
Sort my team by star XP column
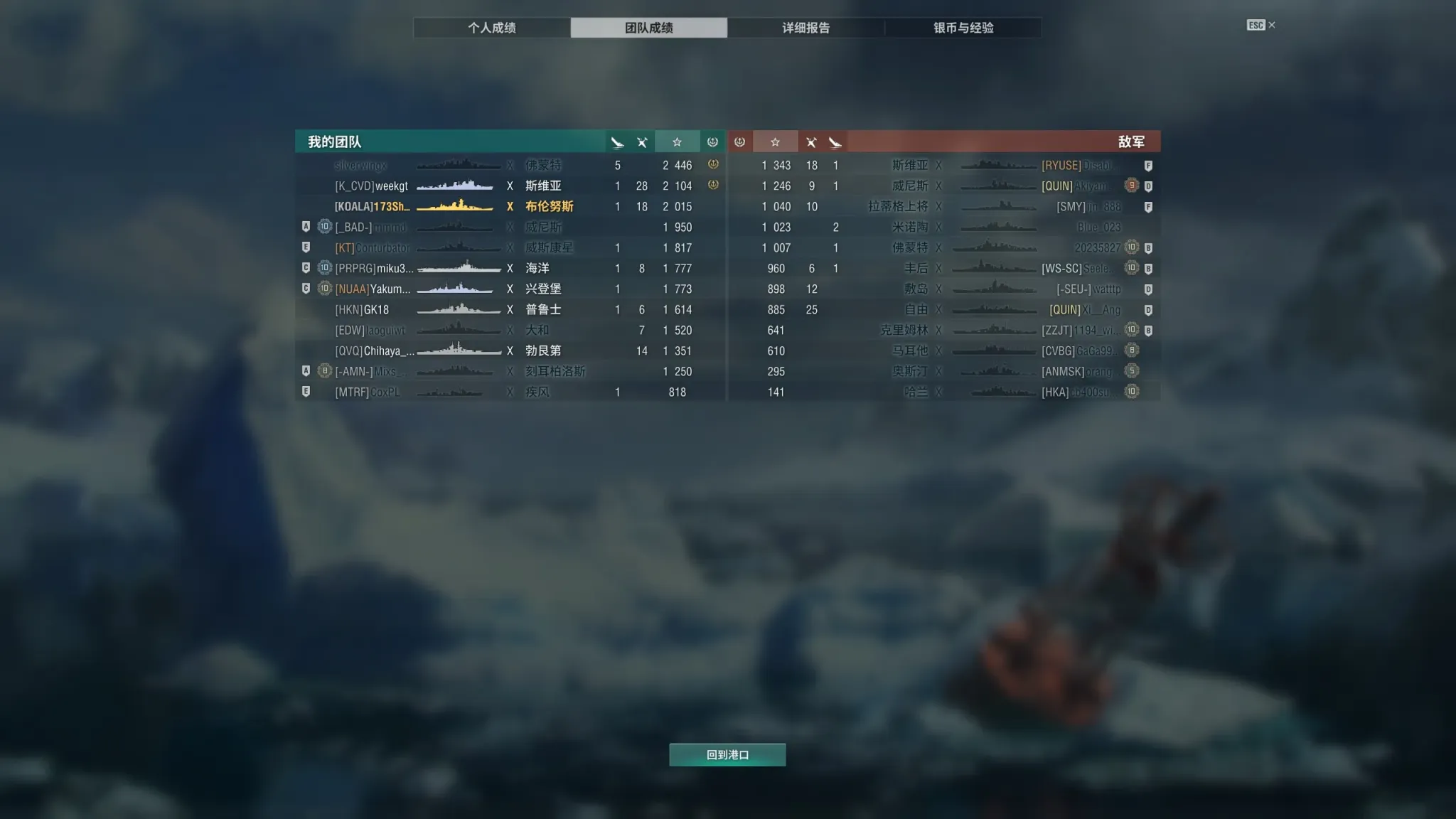coord(677,142)
